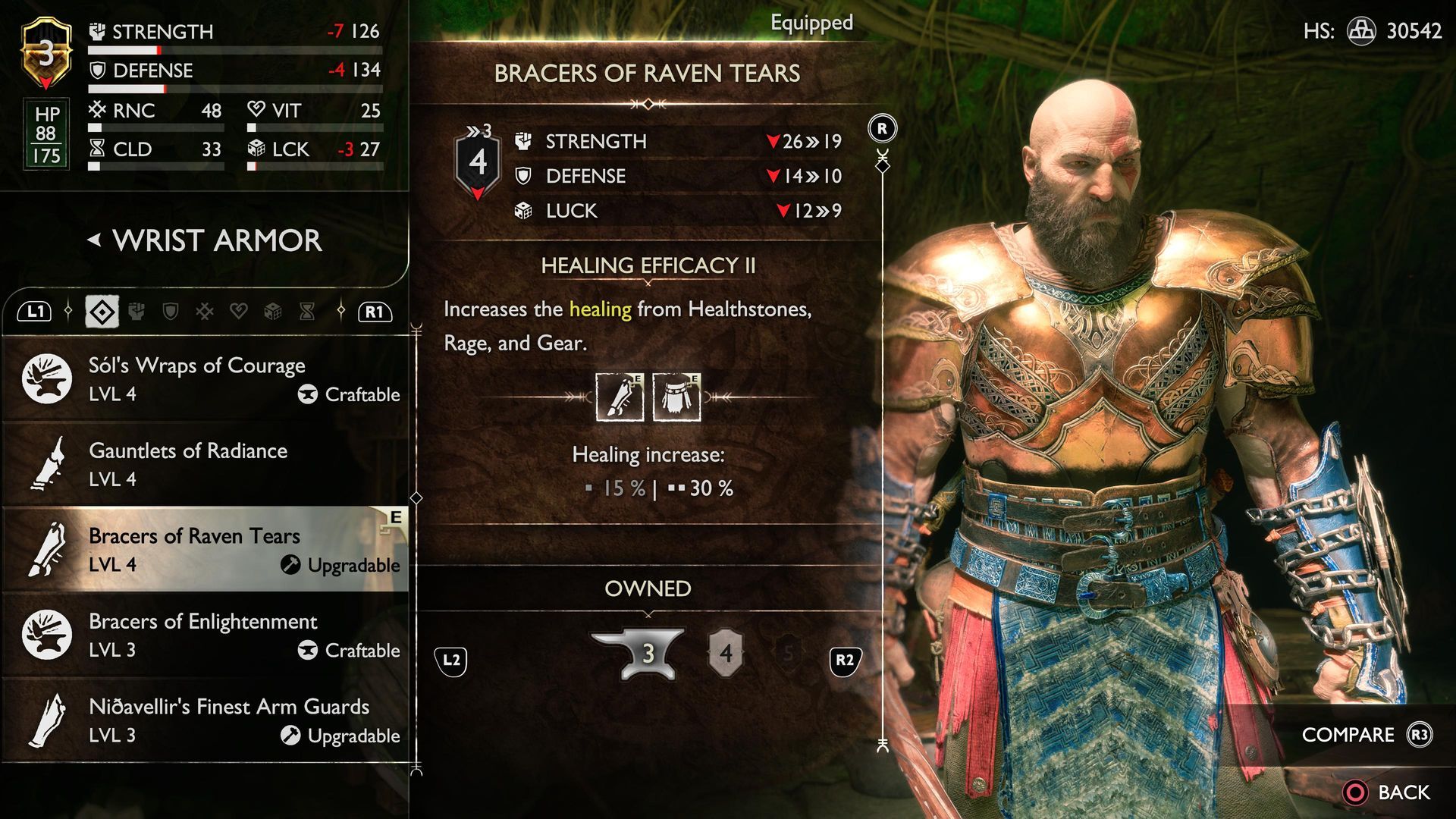Toggle the diamond 'all stats' filter
Screen dimensions: 1456x819
point(102,311)
